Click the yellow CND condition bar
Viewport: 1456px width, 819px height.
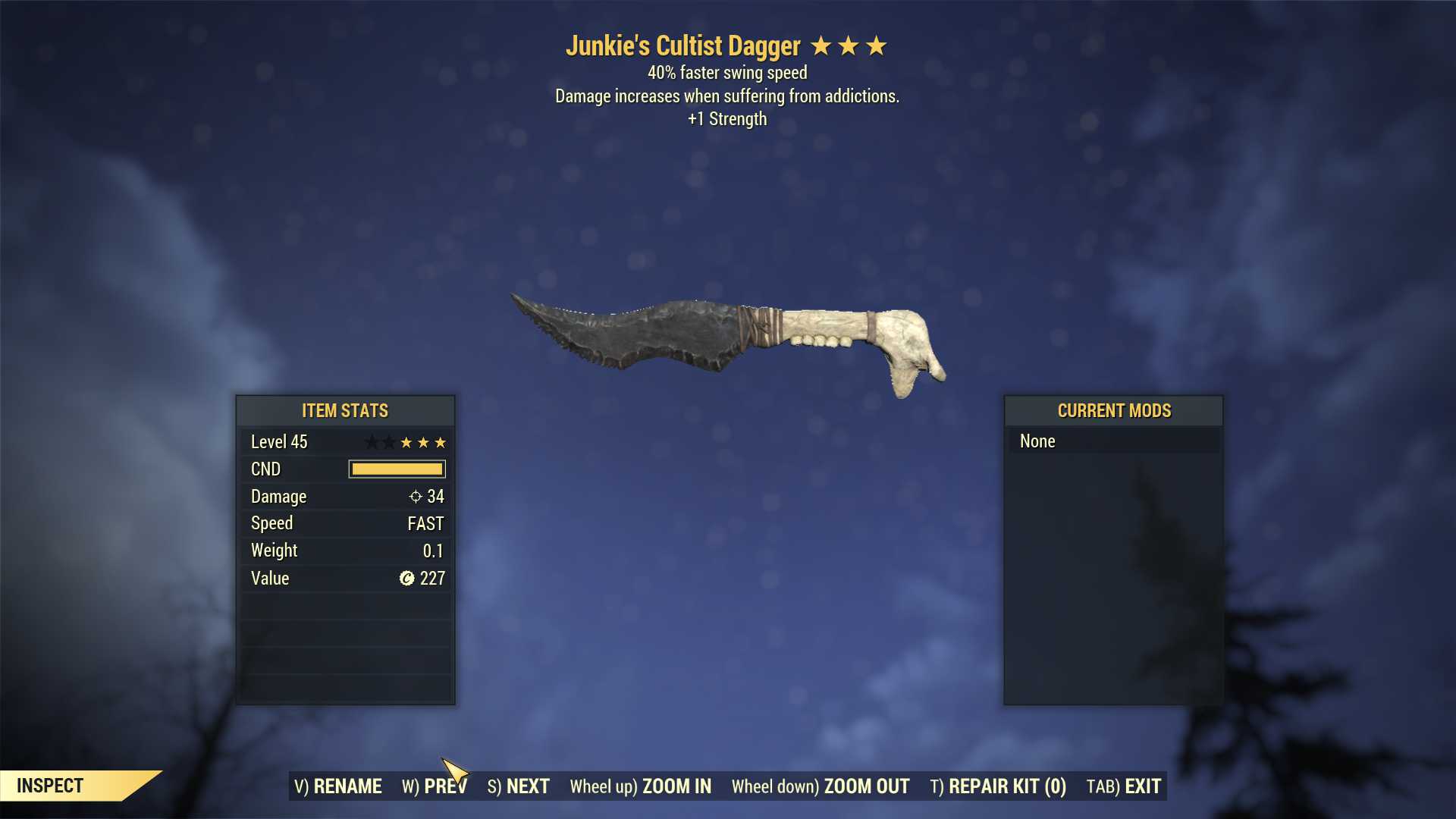click(x=396, y=469)
